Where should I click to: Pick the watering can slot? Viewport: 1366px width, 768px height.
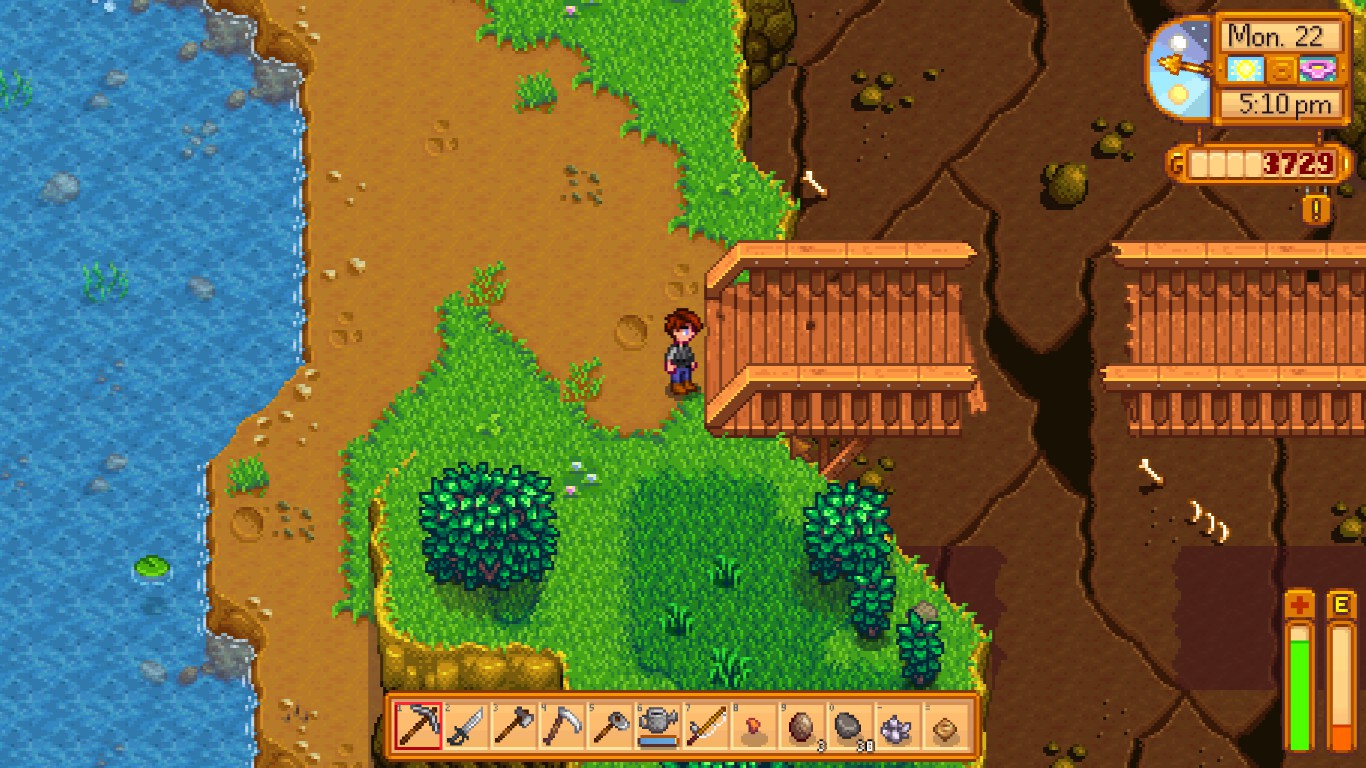coord(658,726)
